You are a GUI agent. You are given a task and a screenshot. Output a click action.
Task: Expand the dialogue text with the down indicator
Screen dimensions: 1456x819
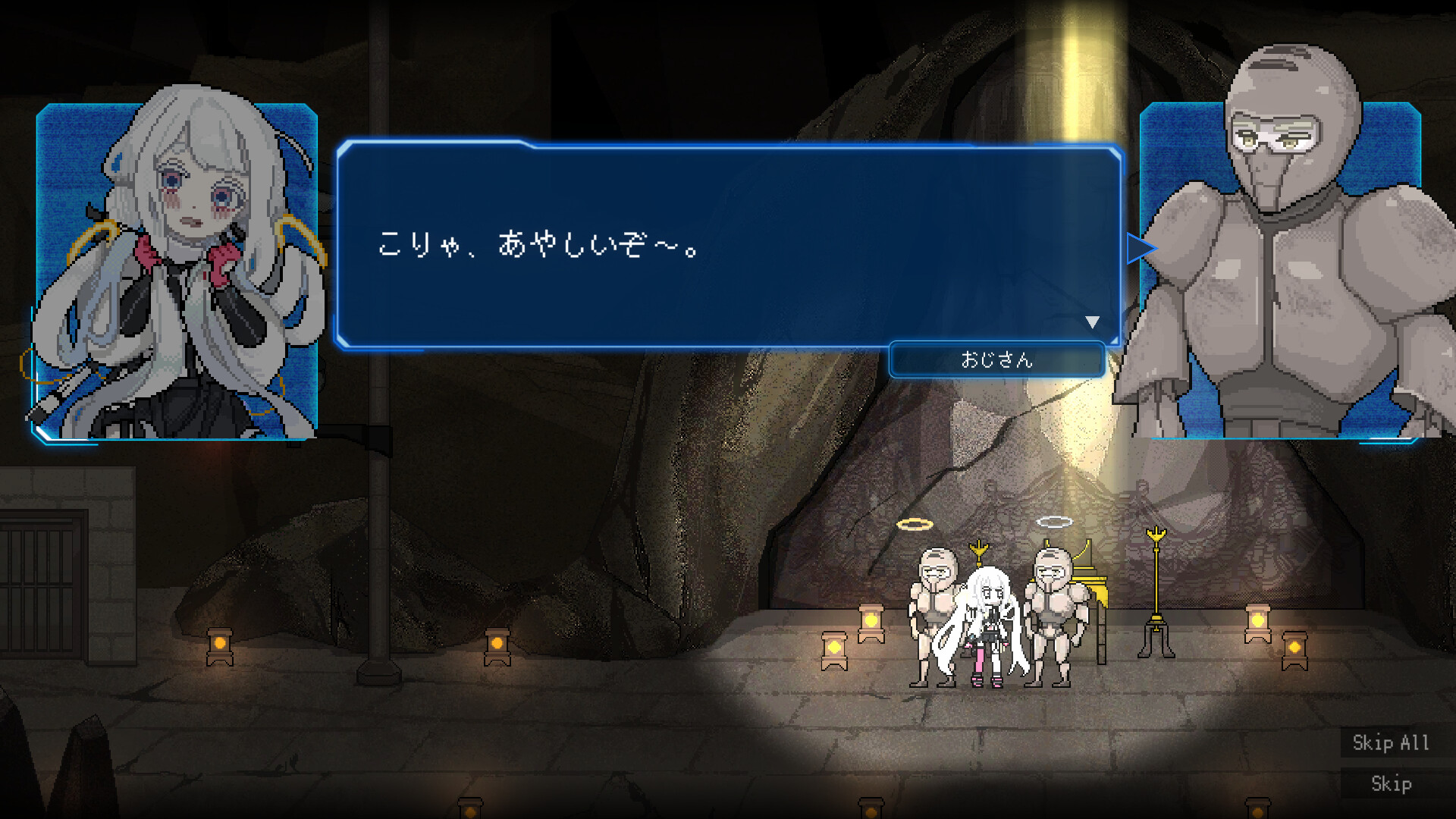(1093, 321)
